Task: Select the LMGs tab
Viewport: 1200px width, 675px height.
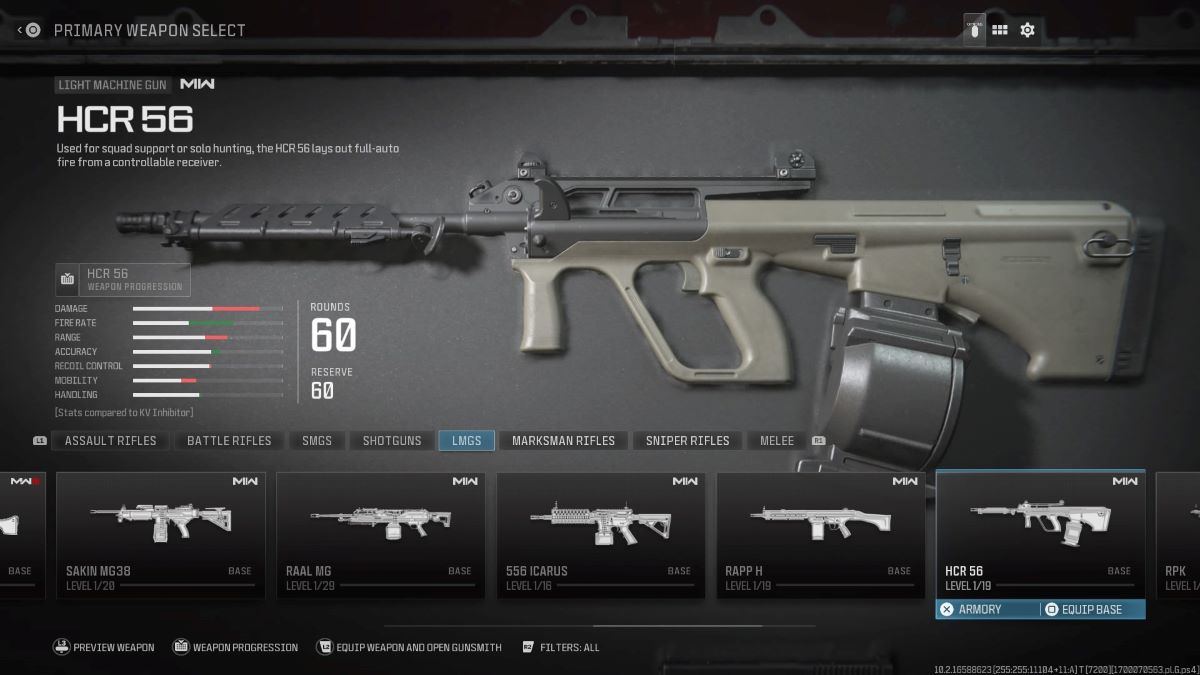Action: coord(466,440)
